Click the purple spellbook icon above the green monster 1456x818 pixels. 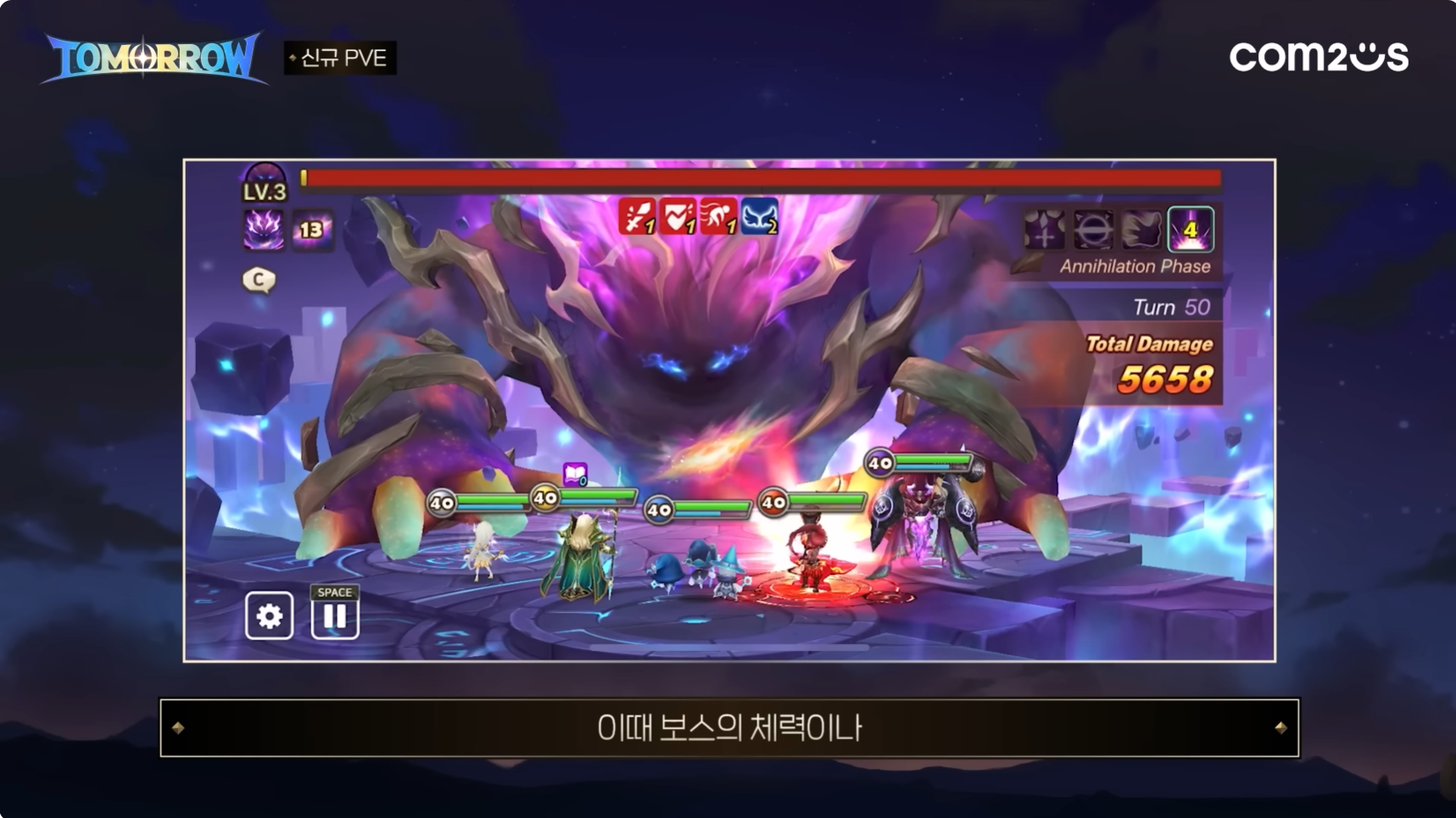tap(575, 474)
